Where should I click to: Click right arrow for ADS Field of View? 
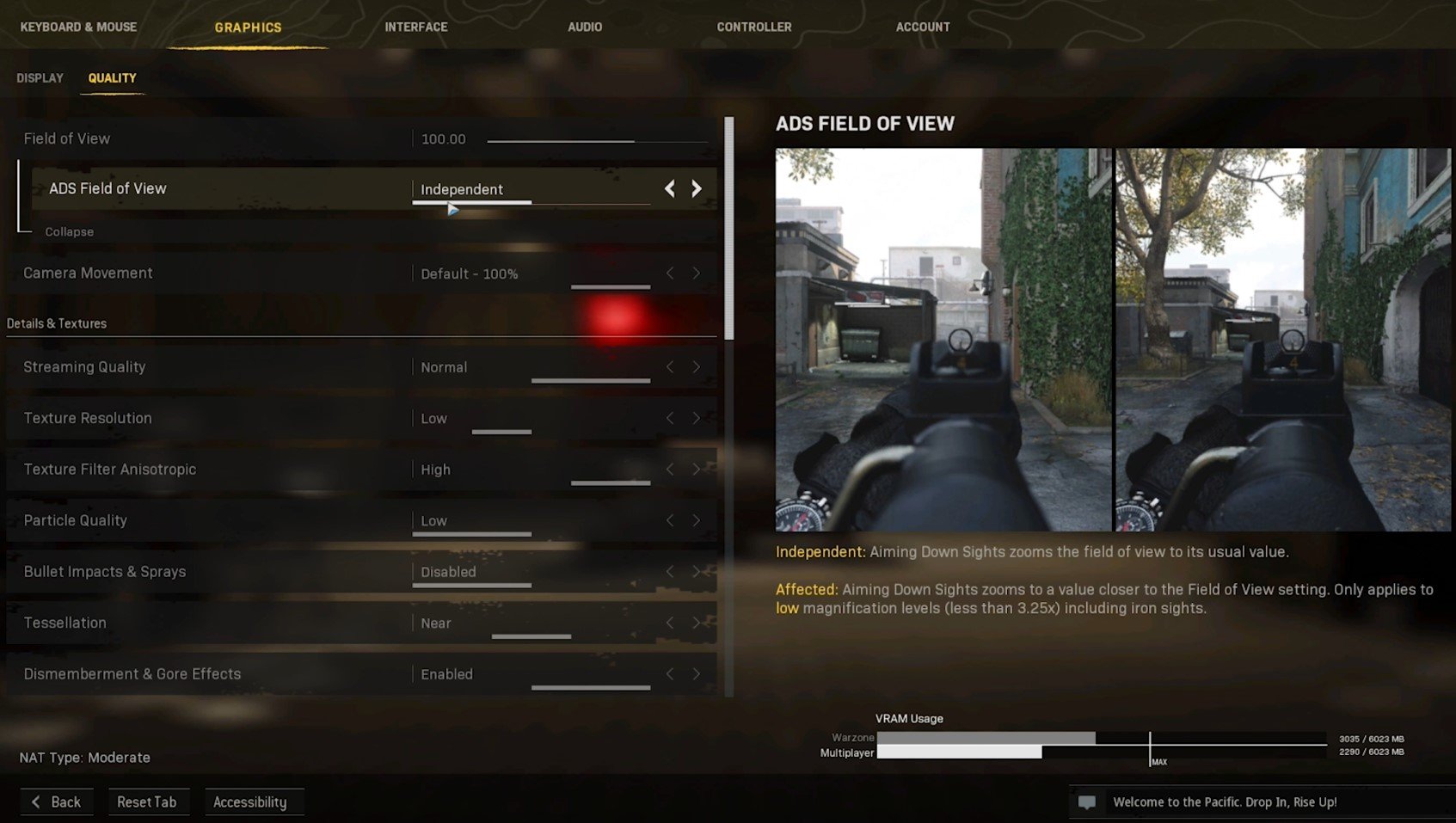tap(697, 188)
